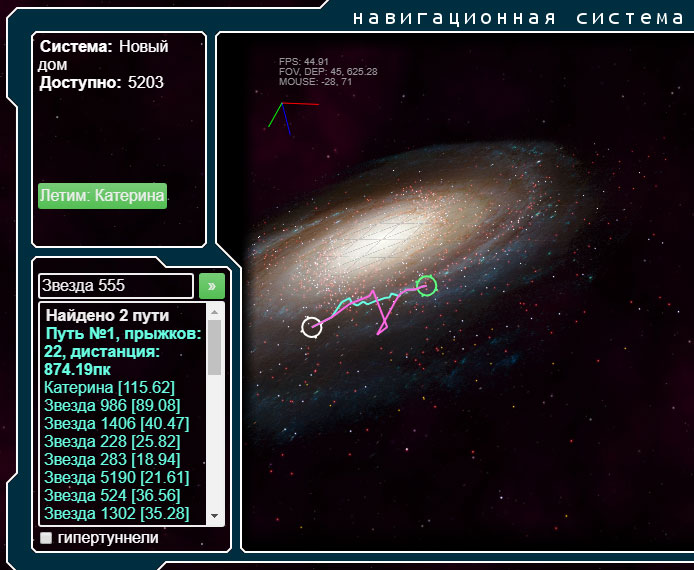Focus the star search field "Звезда 555"

tap(115, 286)
